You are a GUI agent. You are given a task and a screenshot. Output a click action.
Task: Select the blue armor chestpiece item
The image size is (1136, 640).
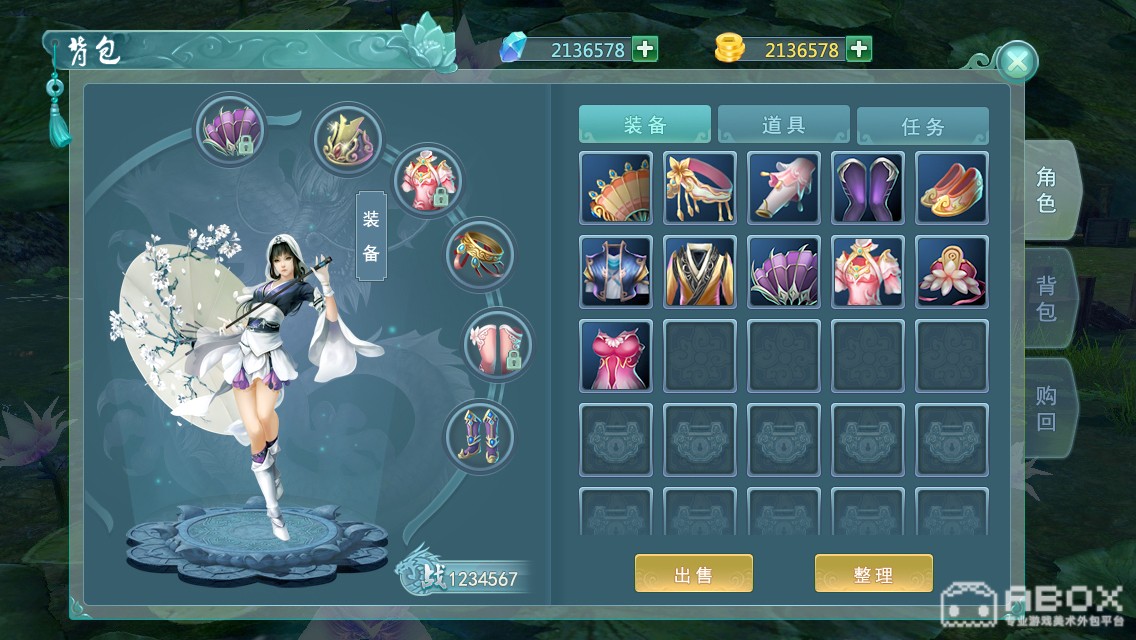616,272
